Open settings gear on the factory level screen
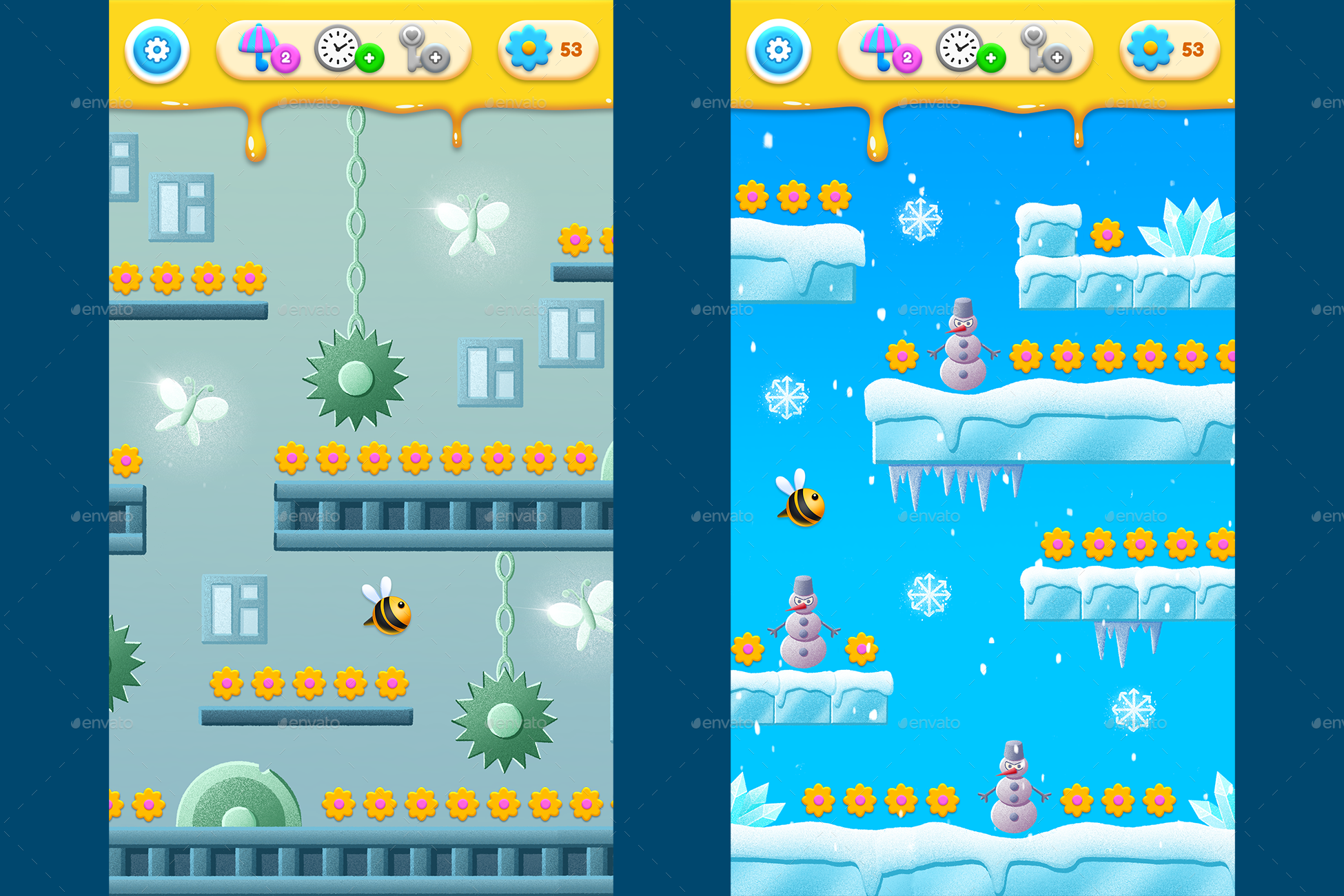Image resolution: width=1344 pixels, height=896 pixels. coord(157,51)
